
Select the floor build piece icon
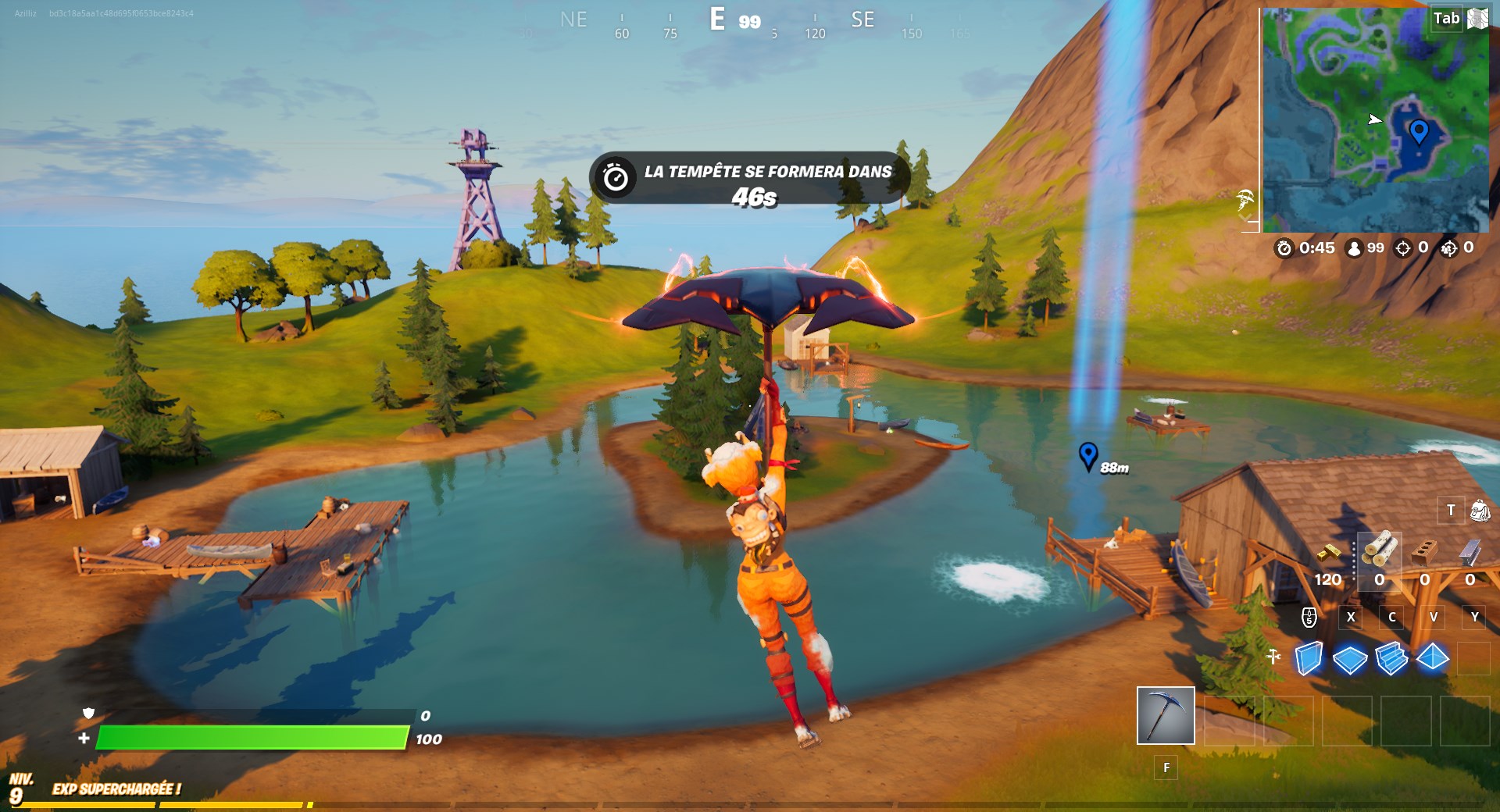(x=1350, y=659)
